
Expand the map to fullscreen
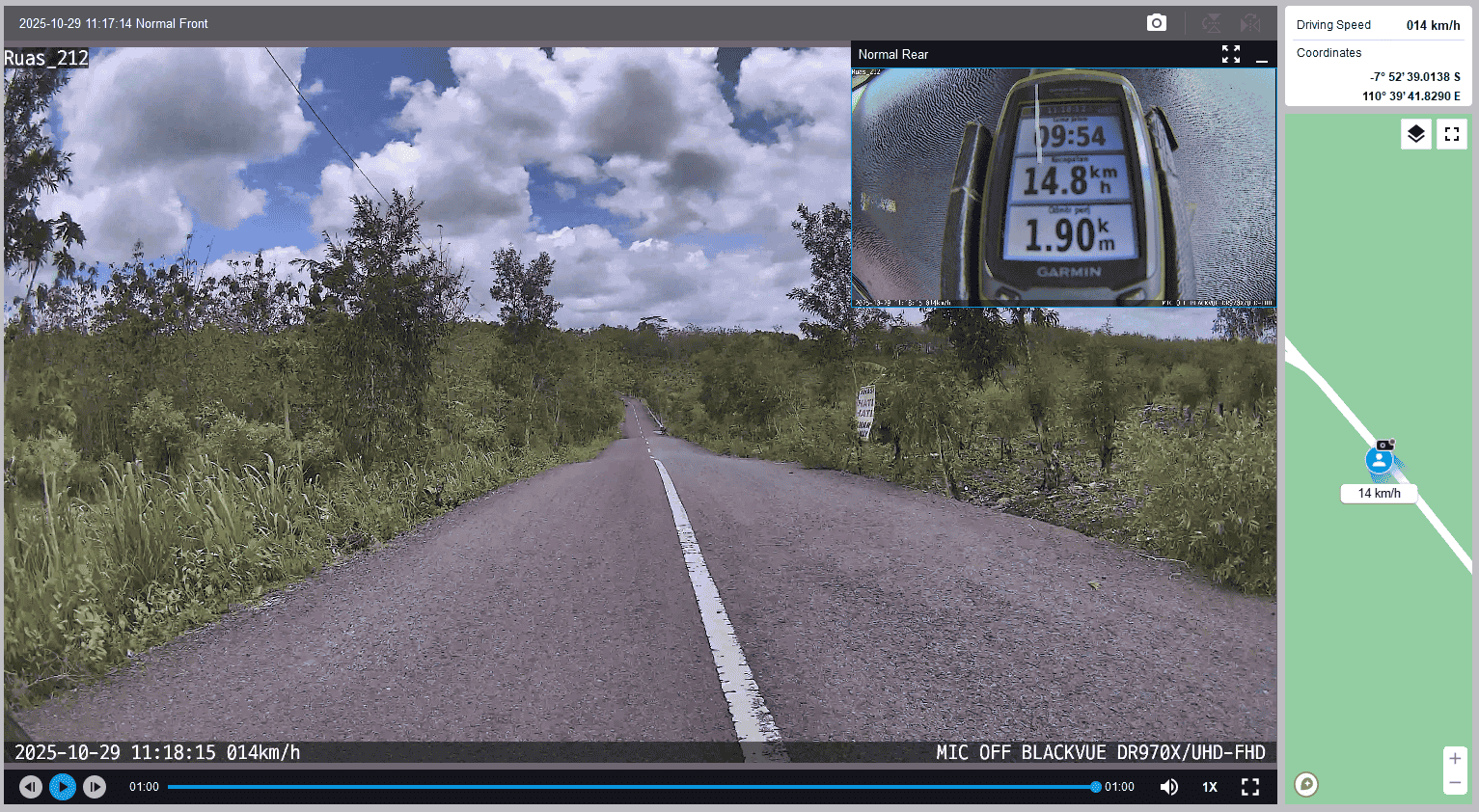(x=1452, y=134)
